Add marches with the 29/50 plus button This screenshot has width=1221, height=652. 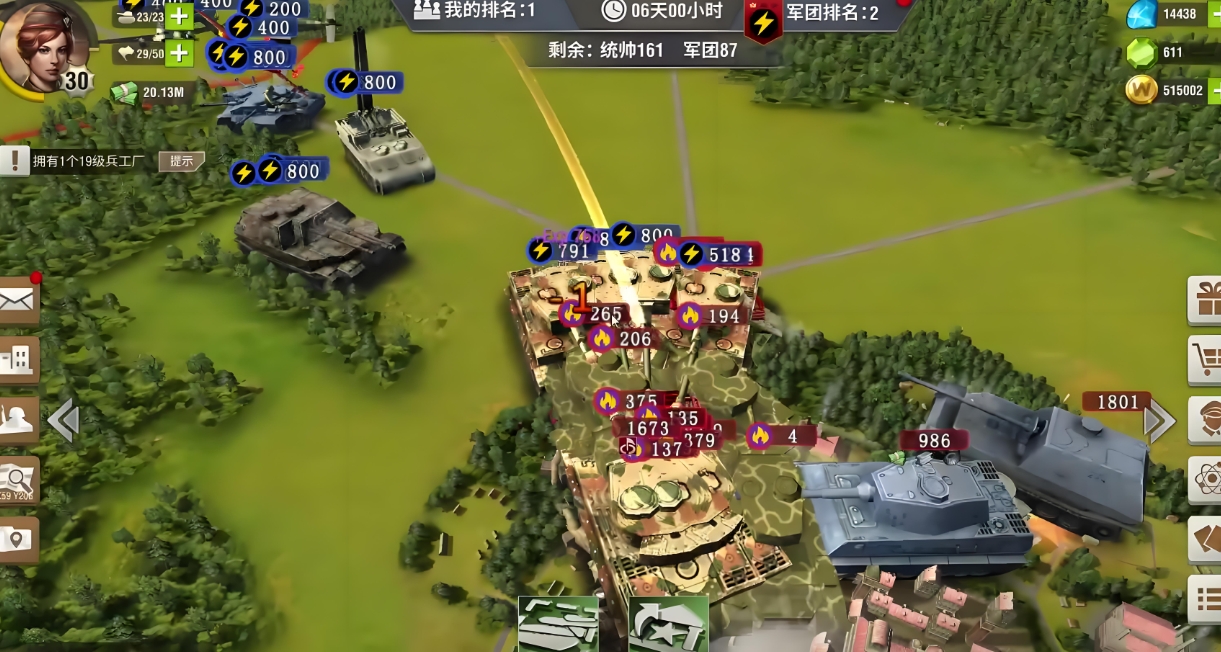[179, 53]
